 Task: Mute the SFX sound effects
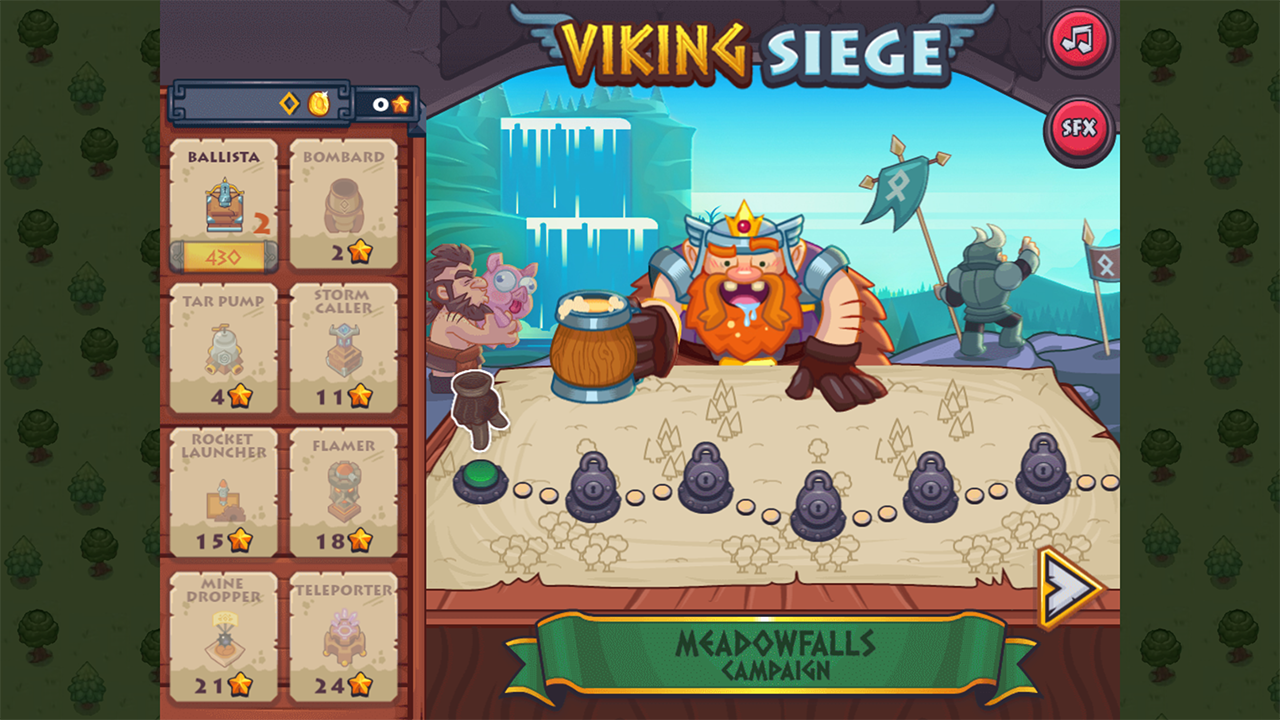pos(1078,126)
